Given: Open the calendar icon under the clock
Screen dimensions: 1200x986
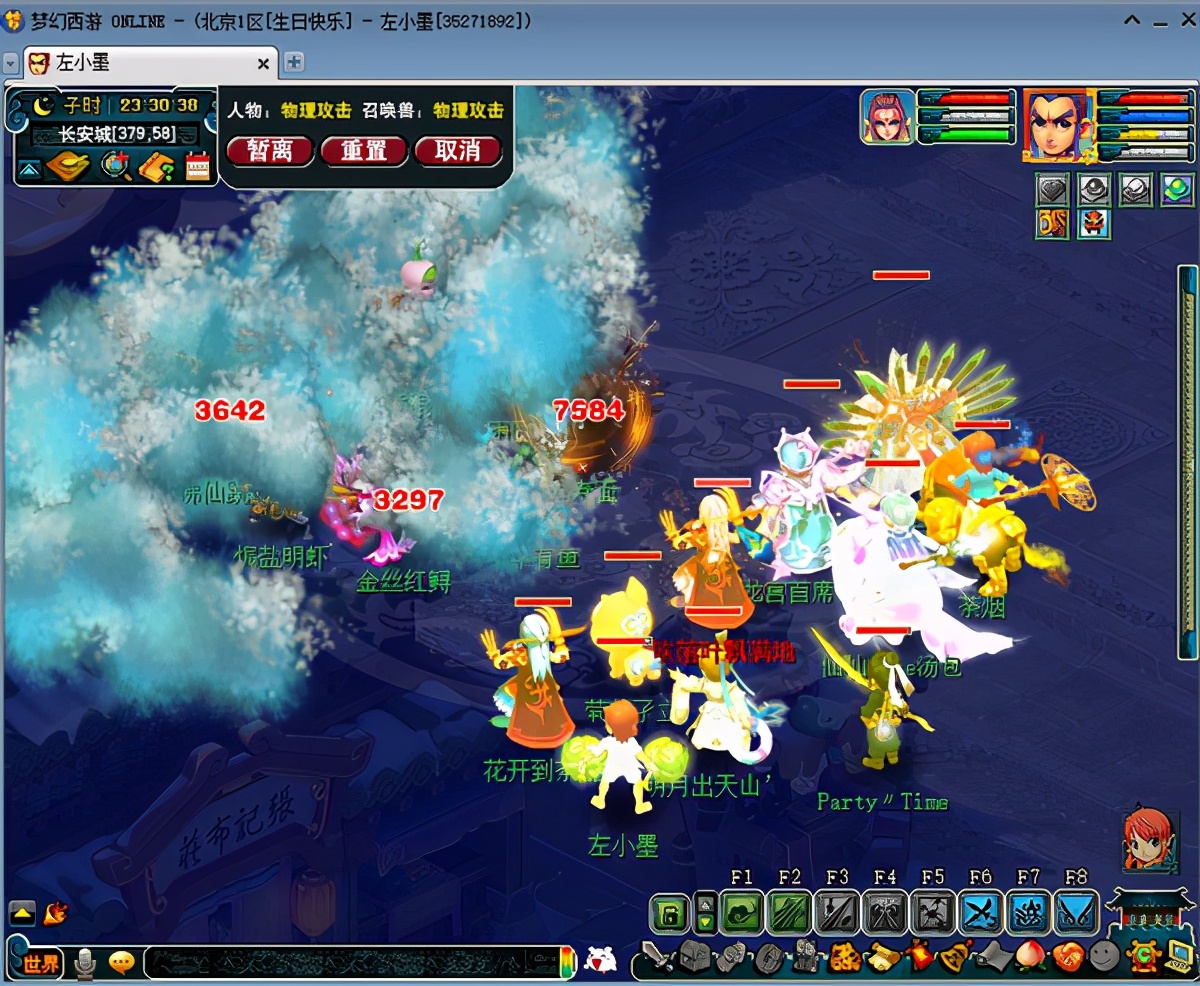Looking at the screenshot, I should click(x=198, y=166).
